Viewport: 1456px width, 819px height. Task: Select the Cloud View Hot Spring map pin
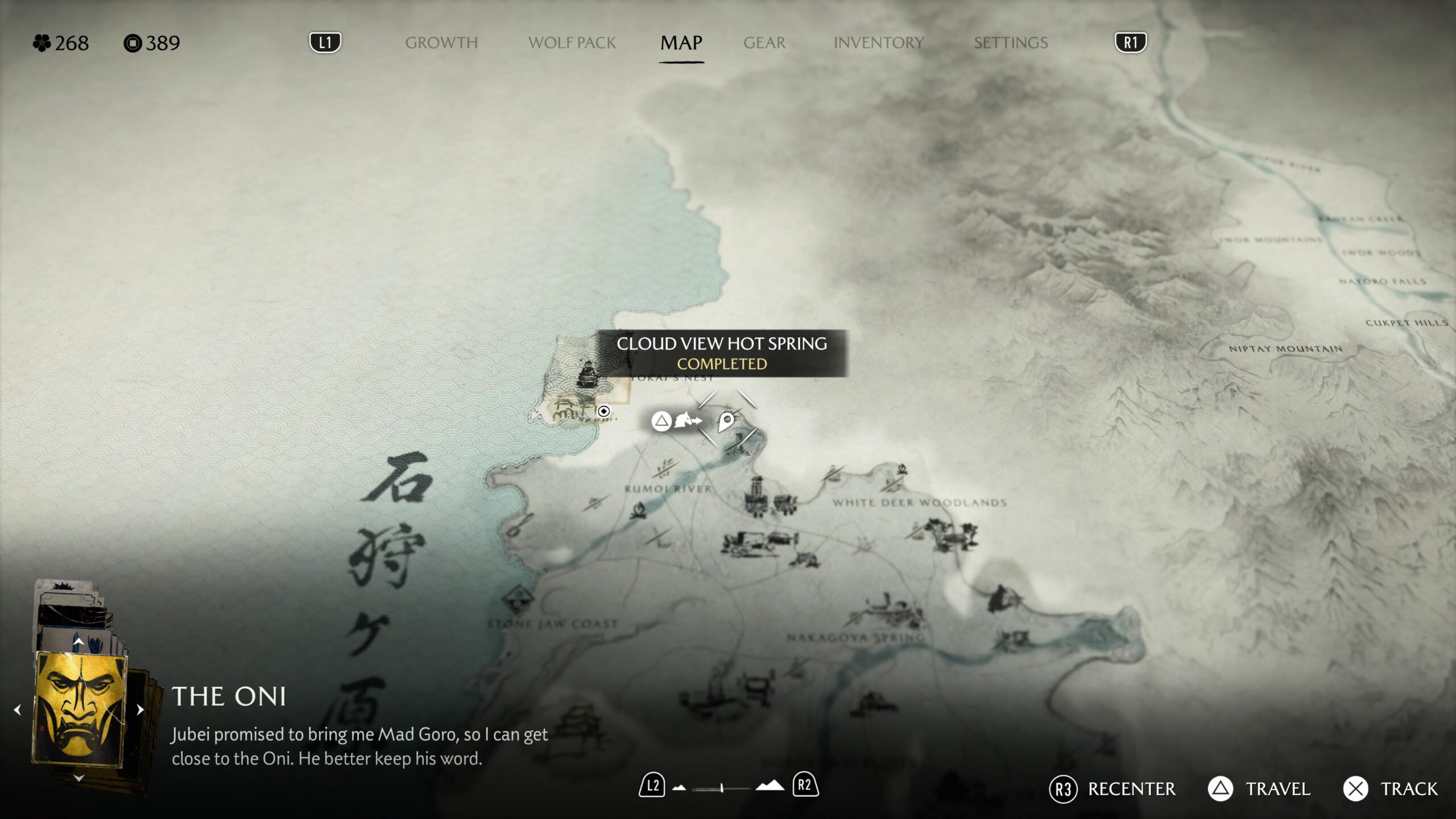(726, 421)
